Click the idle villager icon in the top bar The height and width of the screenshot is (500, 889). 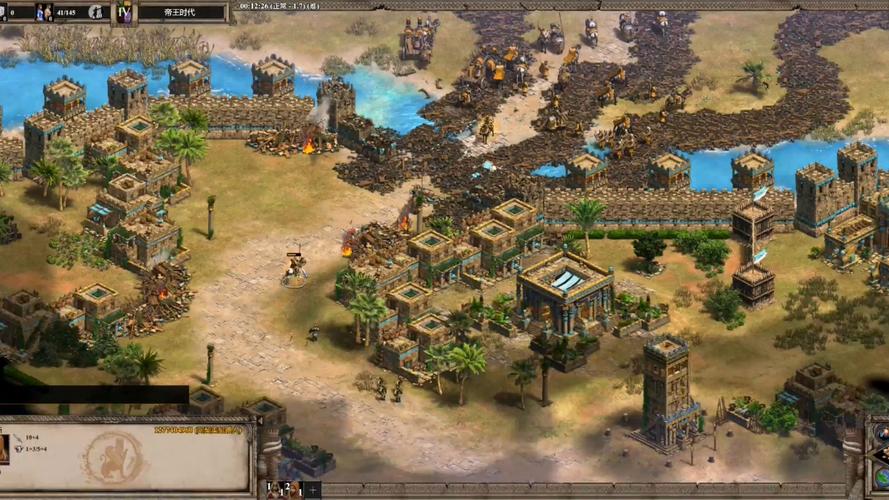click(96, 12)
